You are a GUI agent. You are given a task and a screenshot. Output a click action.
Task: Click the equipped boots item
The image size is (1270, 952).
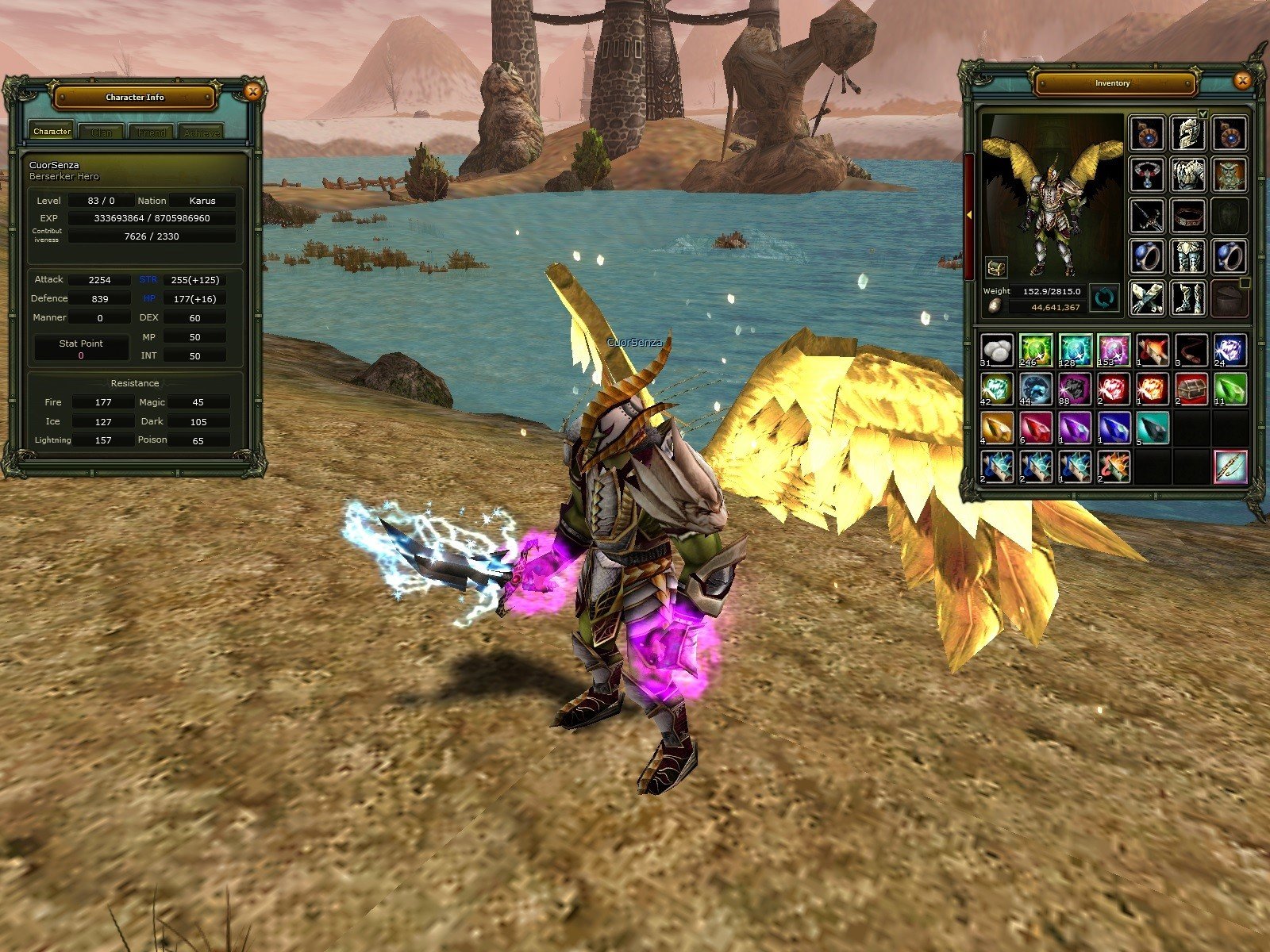pos(1187,297)
